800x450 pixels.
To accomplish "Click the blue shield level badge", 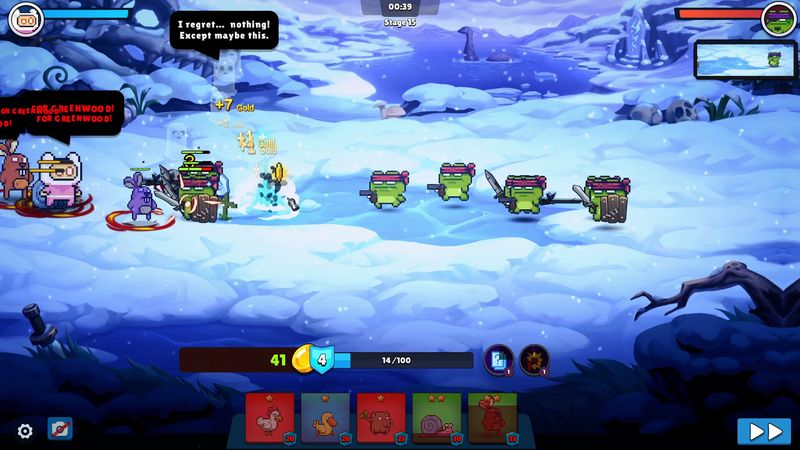I will tap(321, 360).
